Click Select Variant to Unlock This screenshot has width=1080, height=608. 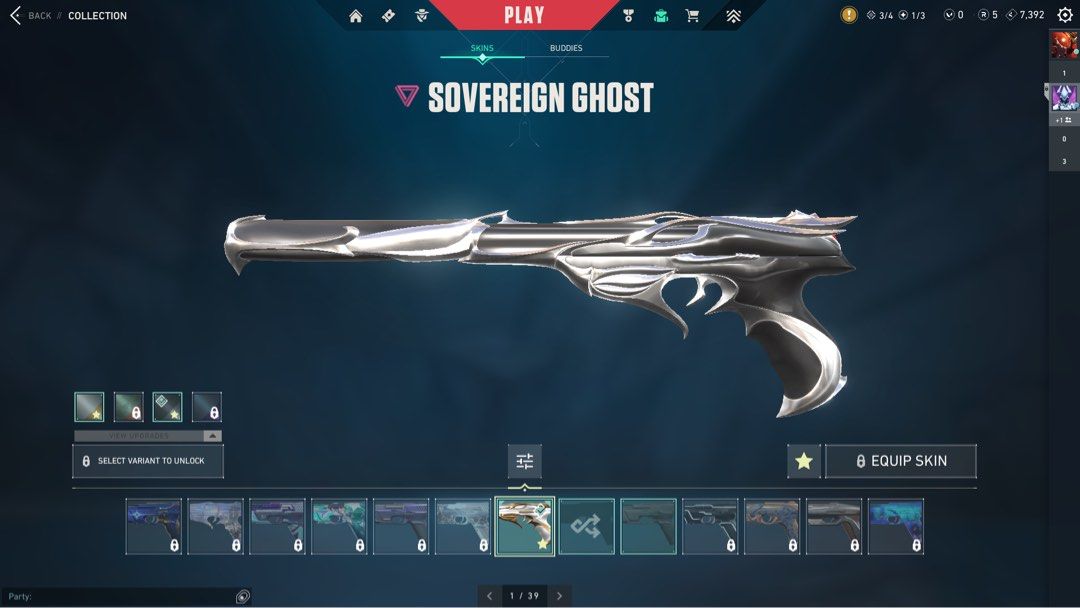pyautogui.click(x=148, y=461)
